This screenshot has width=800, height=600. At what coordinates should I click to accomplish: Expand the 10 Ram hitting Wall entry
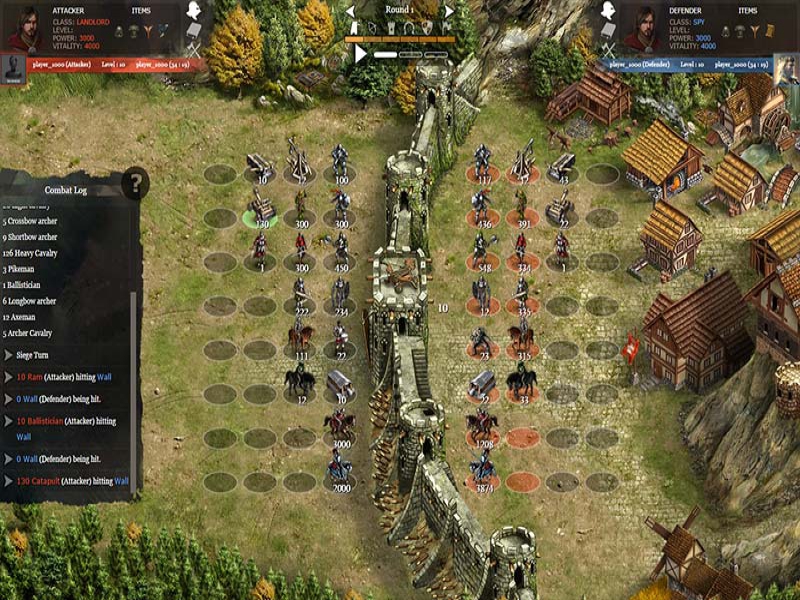pyautogui.click(x=9, y=377)
